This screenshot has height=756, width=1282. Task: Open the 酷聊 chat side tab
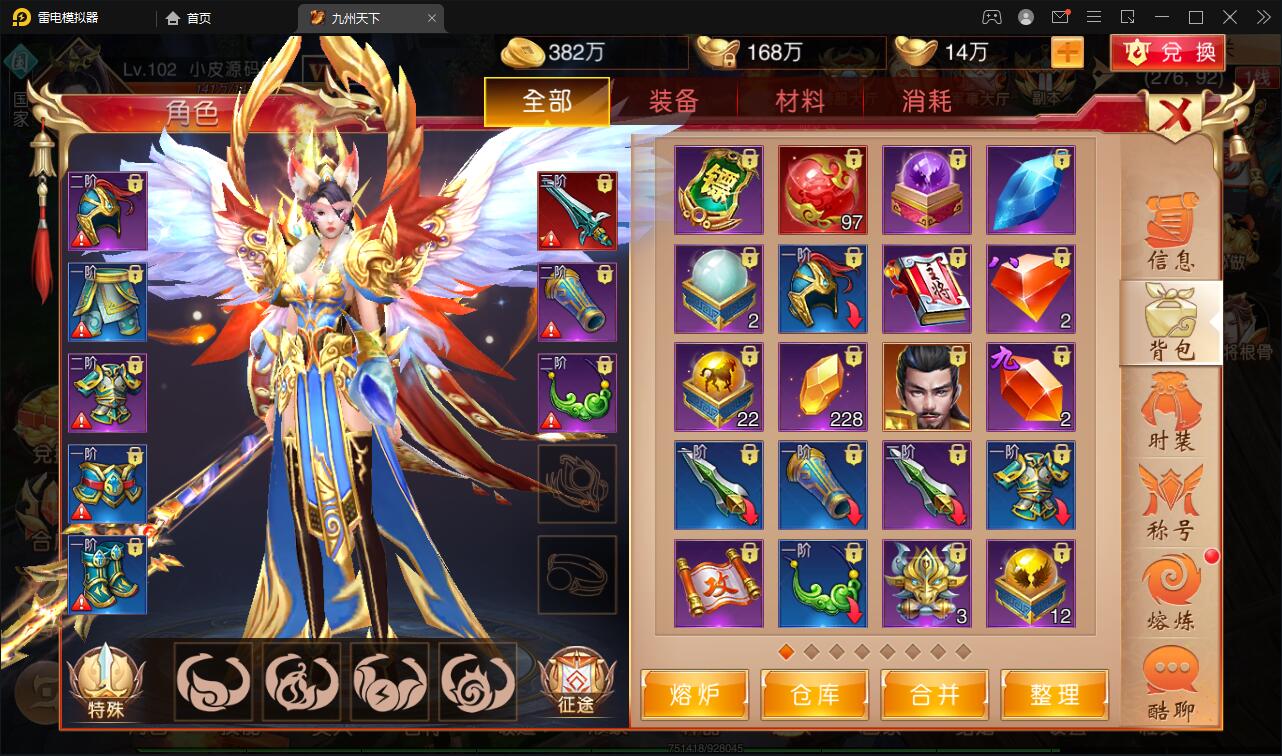coord(1171,684)
